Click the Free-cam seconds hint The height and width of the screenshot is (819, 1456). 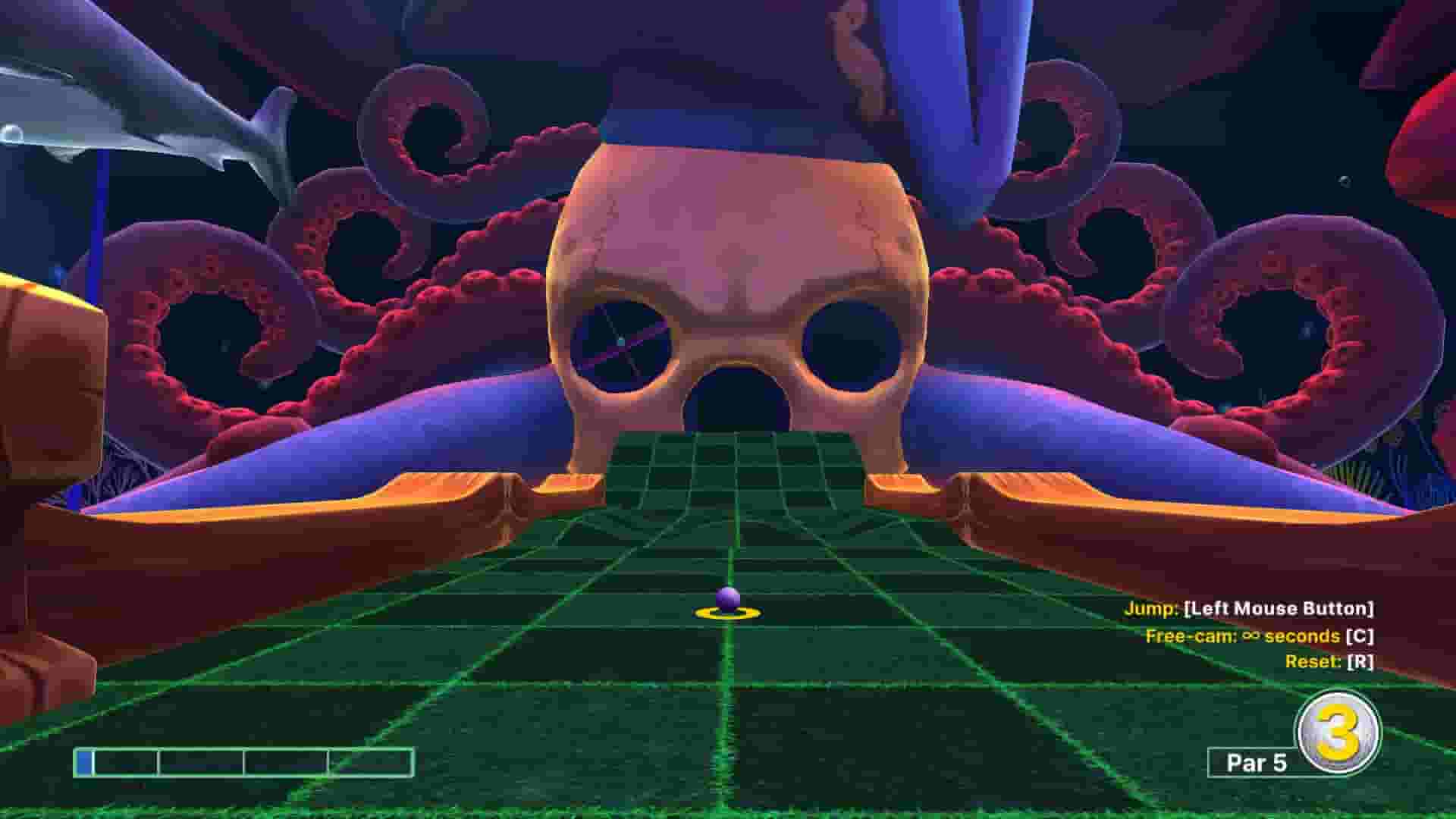[x=1259, y=637]
